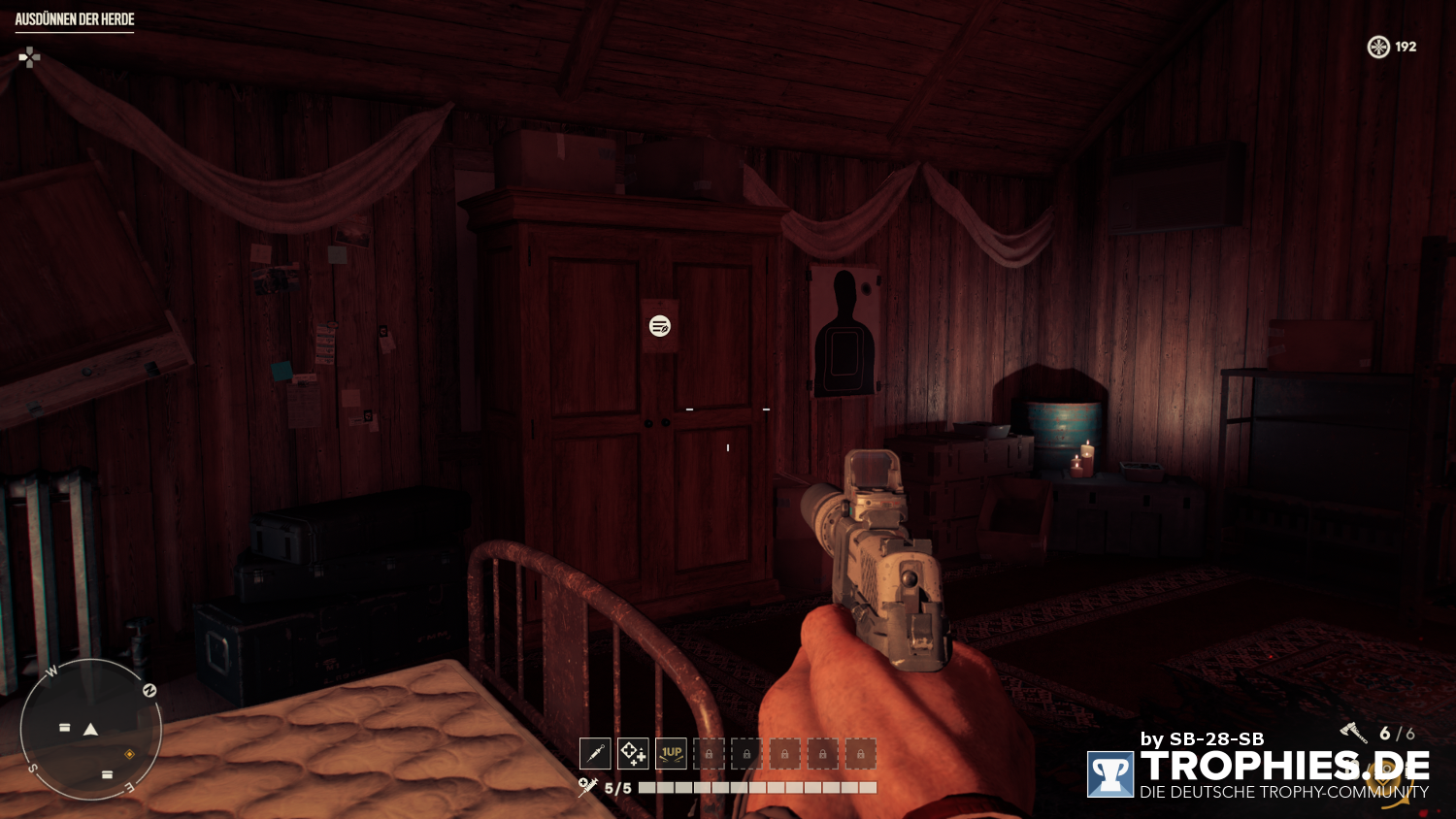Viewport: 1456px width, 819px height.
Task: Unlock the middle padlocked hotbar slot
Action: [x=784, y=753]
